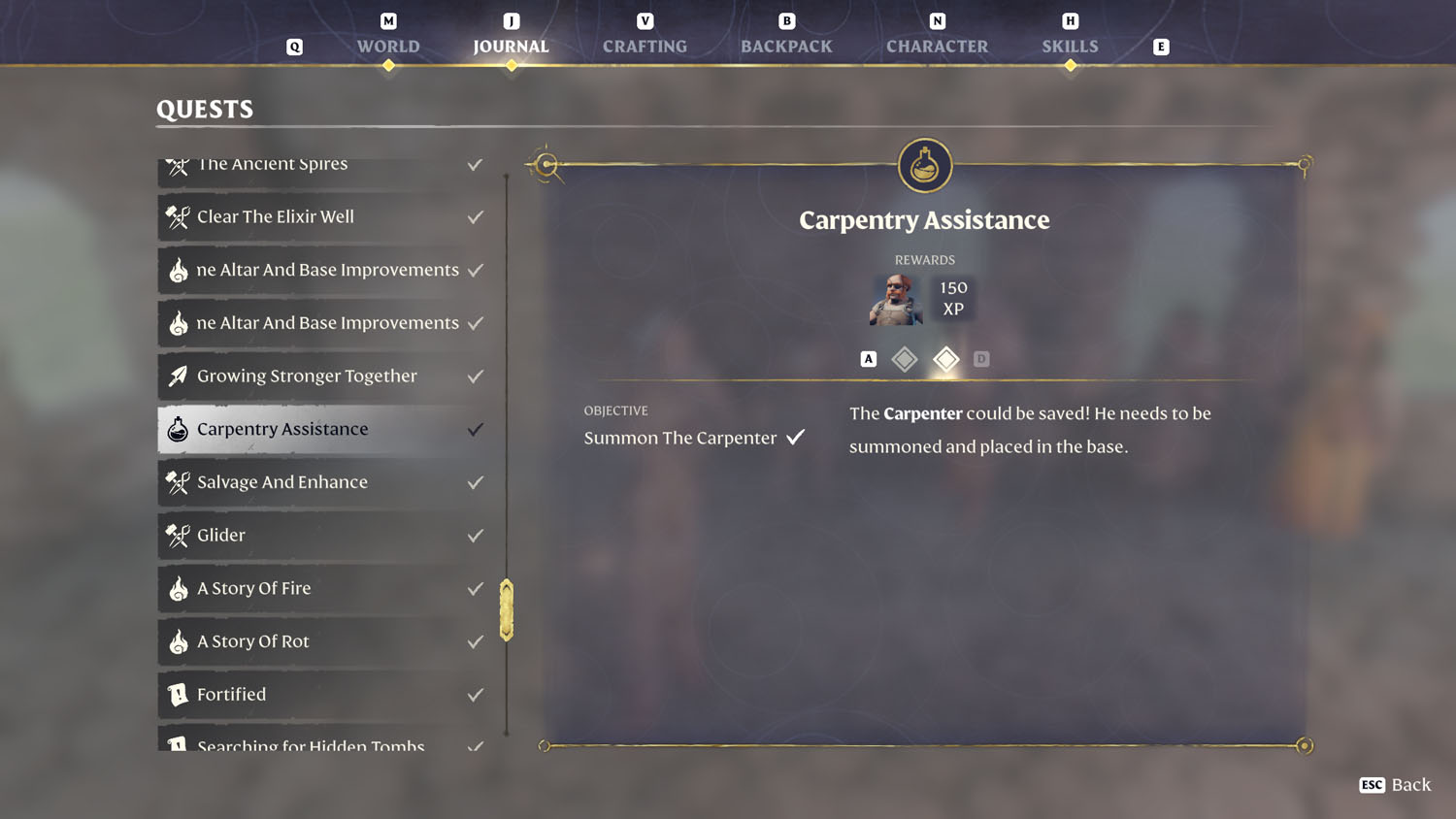The image size is (1456, 819).
Task: Click the next reward page diamond
Action: click(x=945, y=359)
